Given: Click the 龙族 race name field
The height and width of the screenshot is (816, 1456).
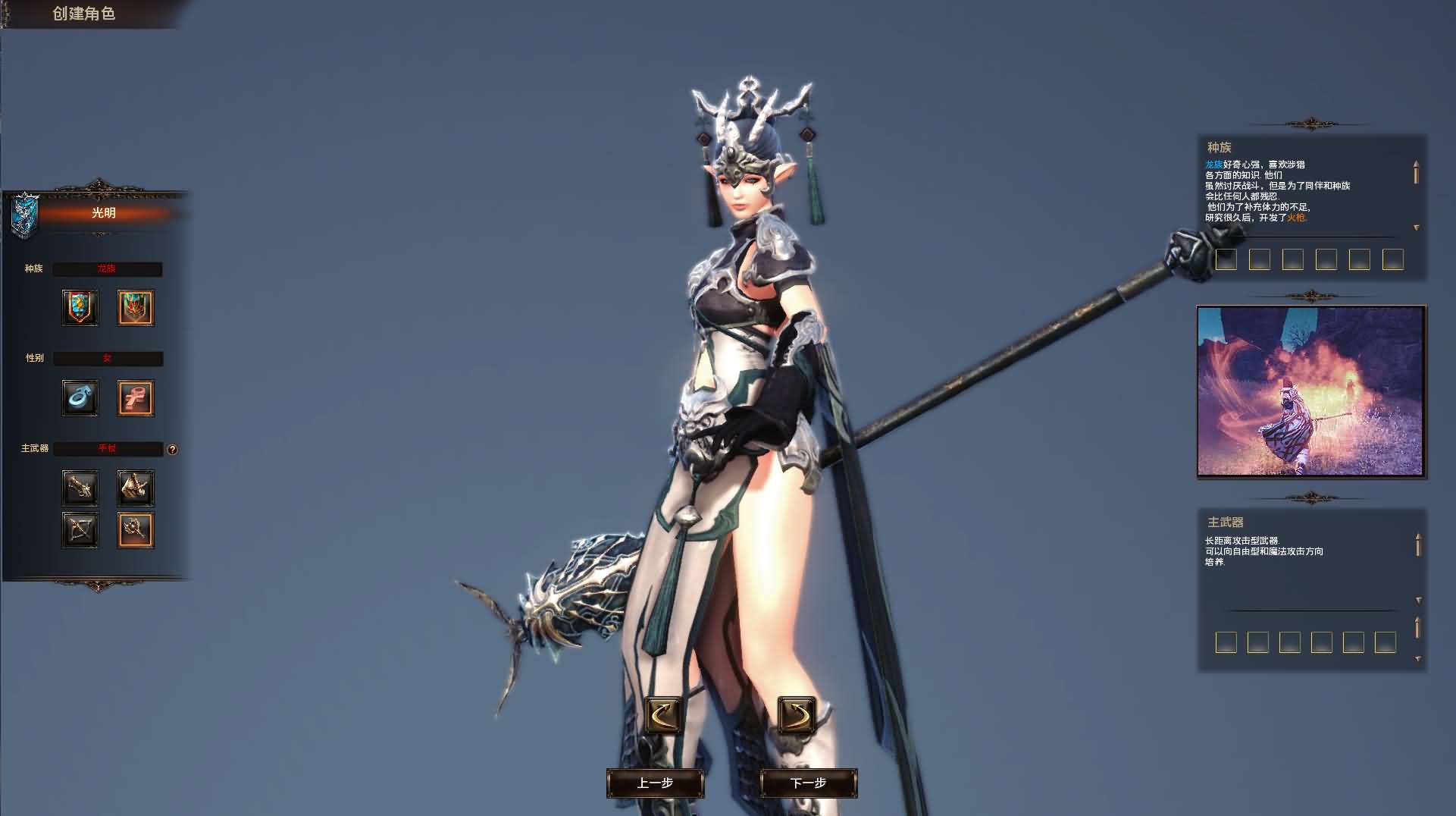Looking at the screenshot, I should pyautogui.click(x=108, y=268).
